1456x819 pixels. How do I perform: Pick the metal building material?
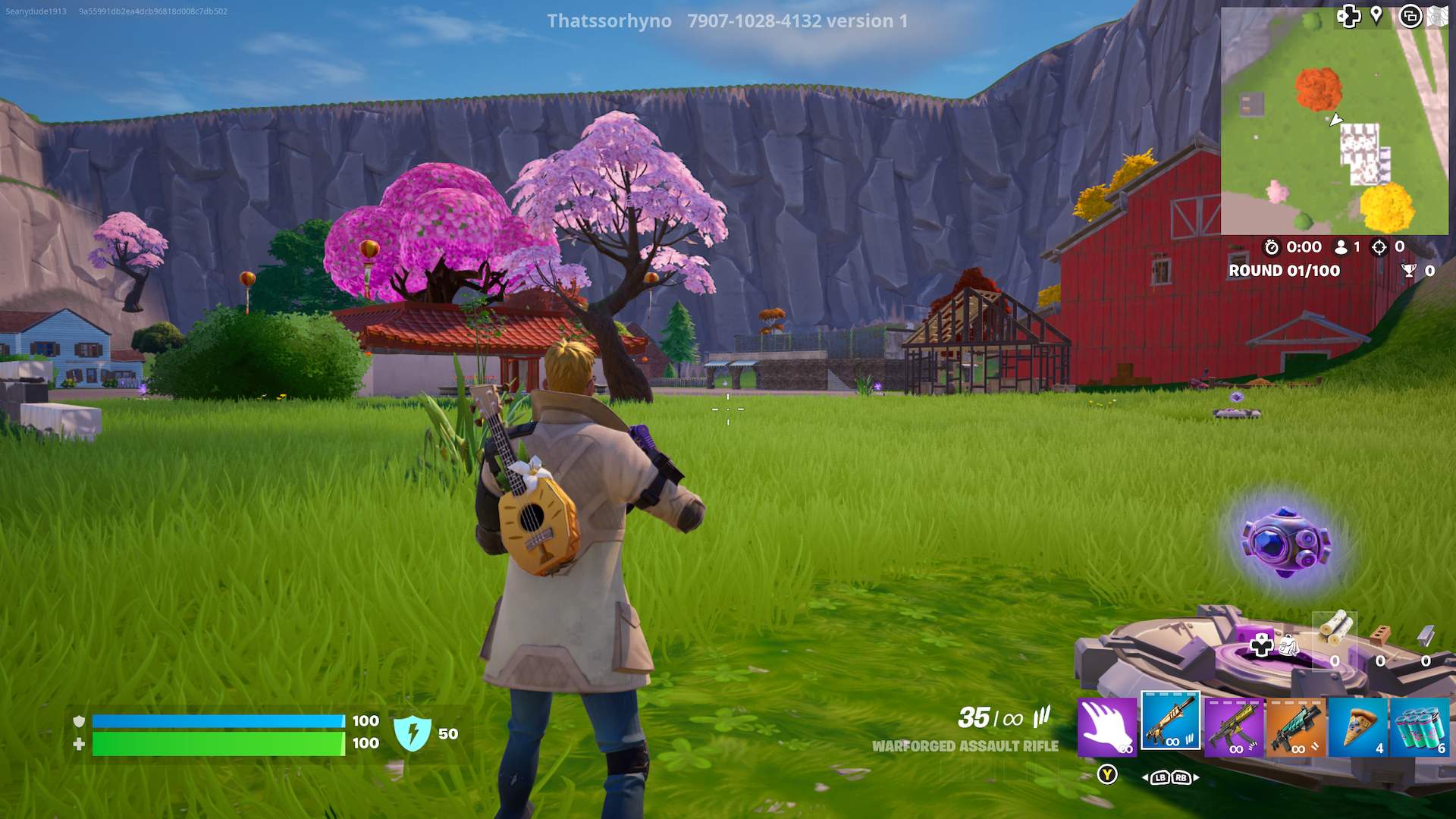pos(1426,634)
